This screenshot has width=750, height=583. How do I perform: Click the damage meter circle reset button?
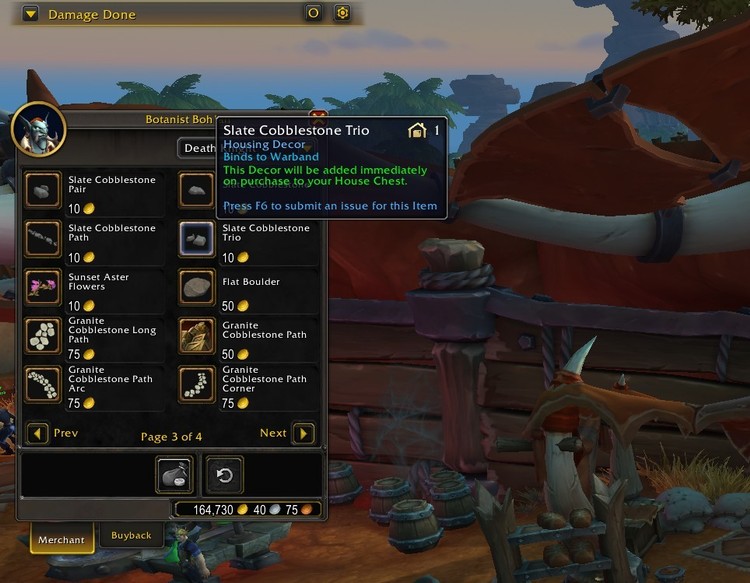click(x=313, y=14)
